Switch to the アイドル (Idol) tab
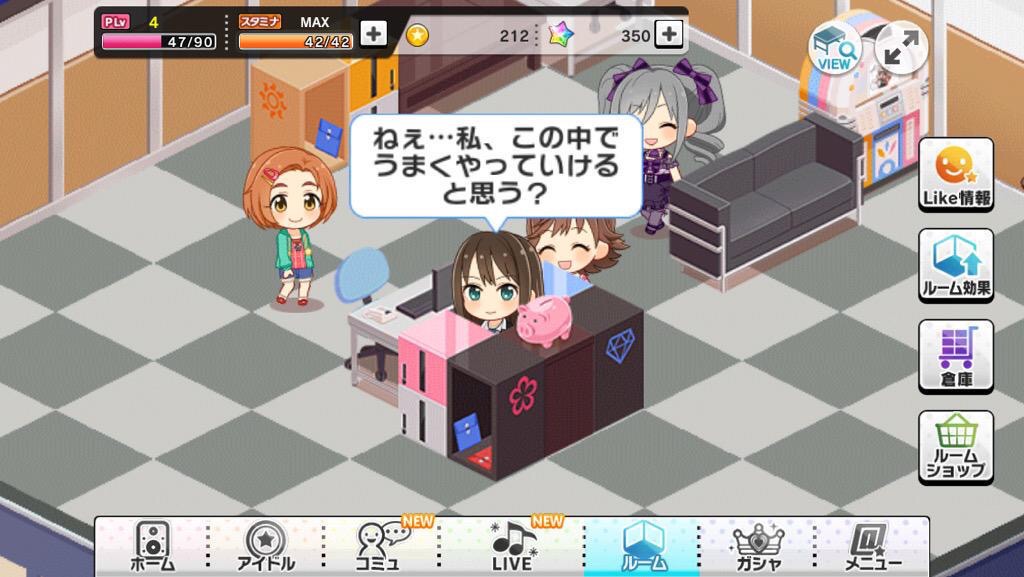The width and height of the screenshot is (1024, 577). click(x=266, y=546)
